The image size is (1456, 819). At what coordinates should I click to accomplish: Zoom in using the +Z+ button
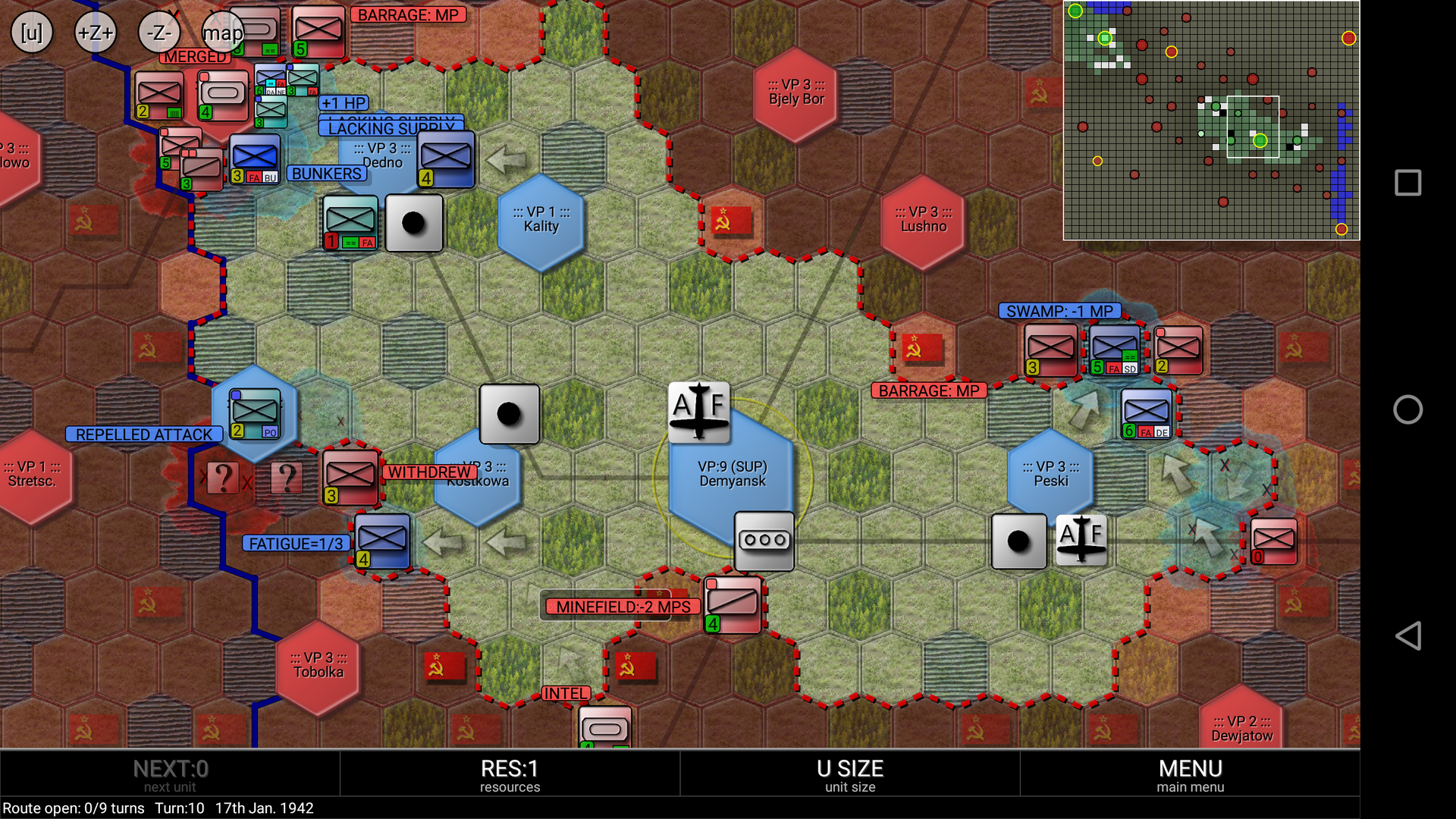(94, 32)
